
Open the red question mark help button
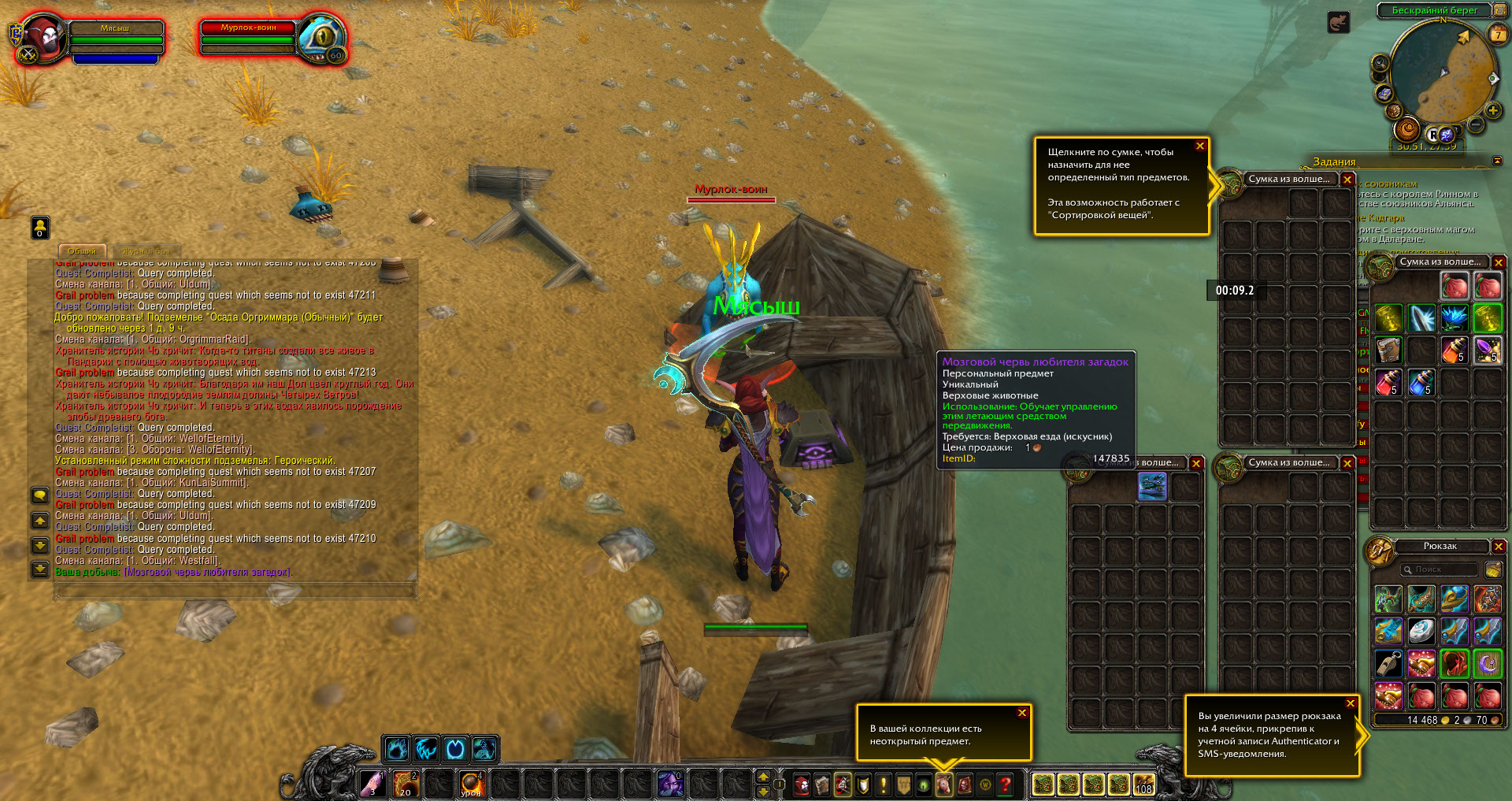[x=1006, y=784]
